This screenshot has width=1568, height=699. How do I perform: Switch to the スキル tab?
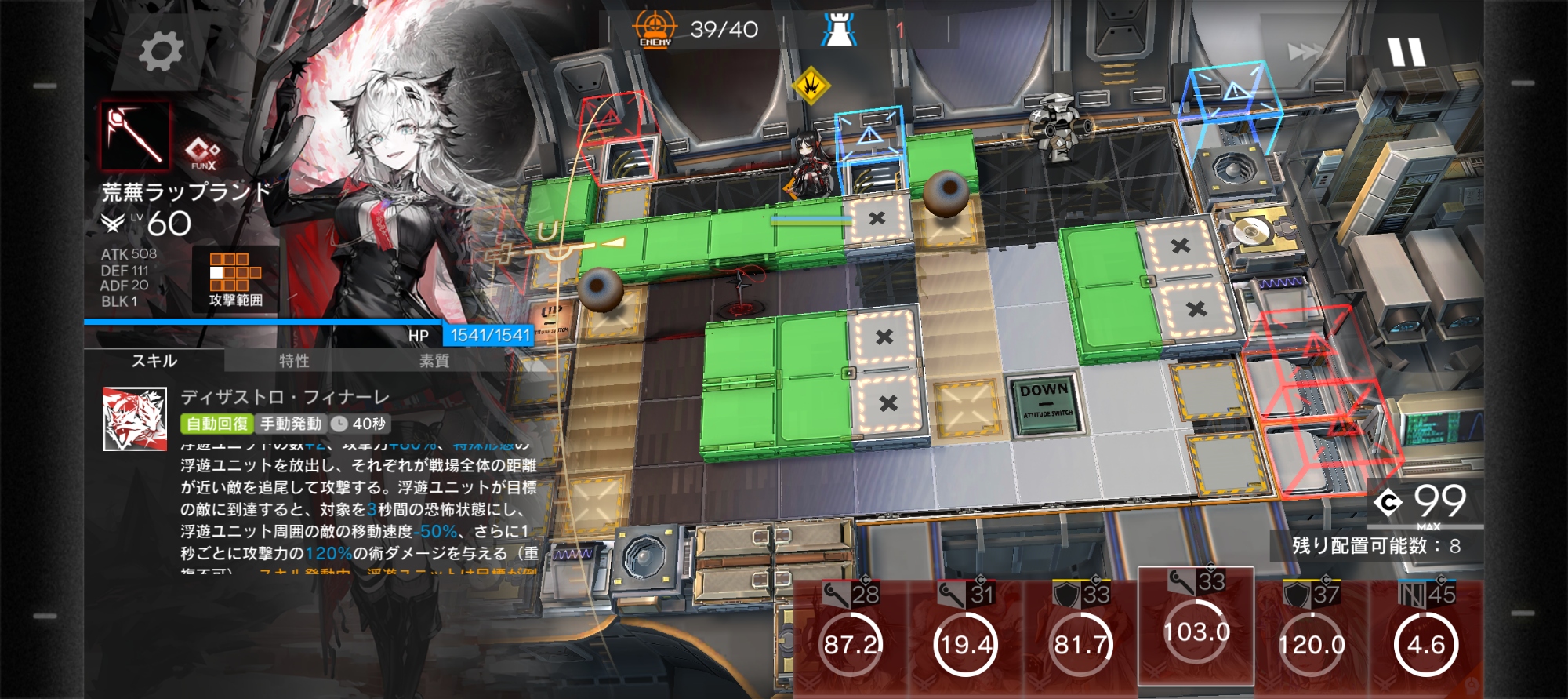(154, 361)
